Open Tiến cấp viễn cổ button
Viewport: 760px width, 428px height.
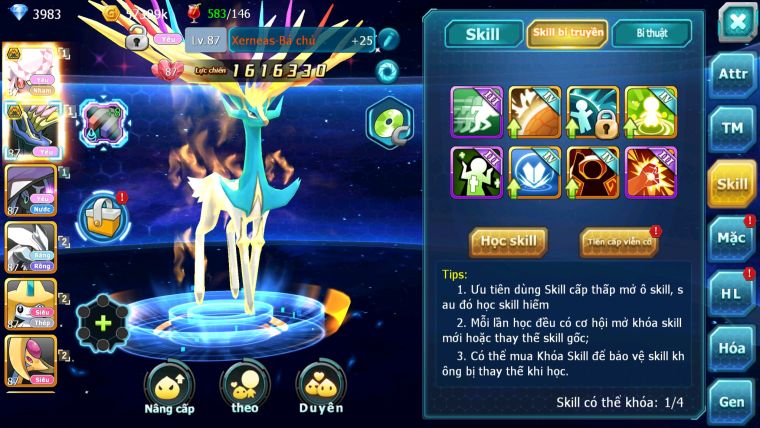[618, 241]
